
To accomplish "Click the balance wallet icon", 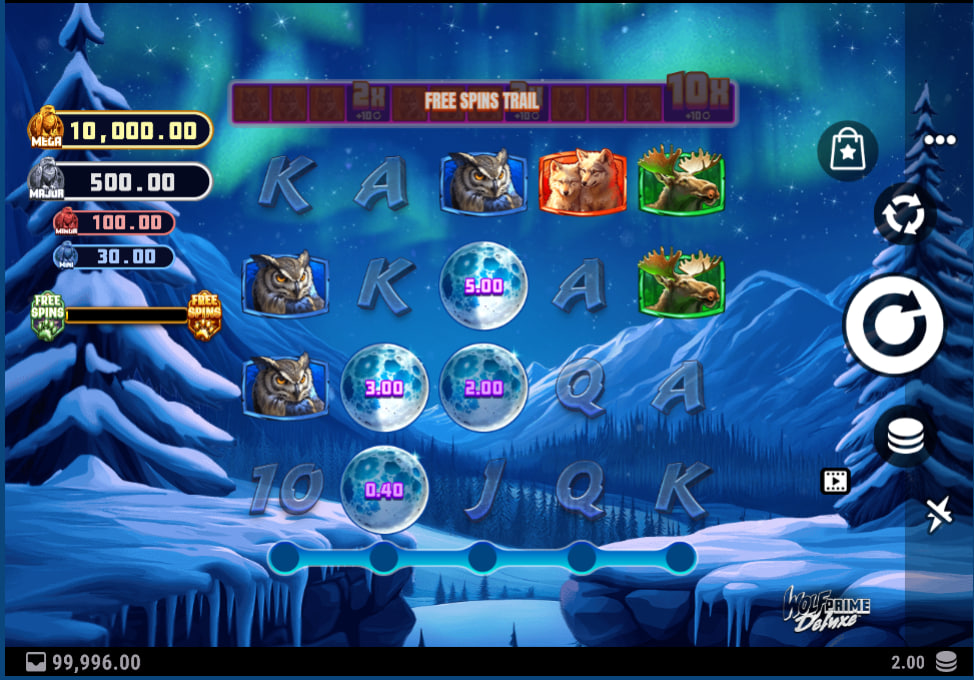I will [x=36, y=662].
